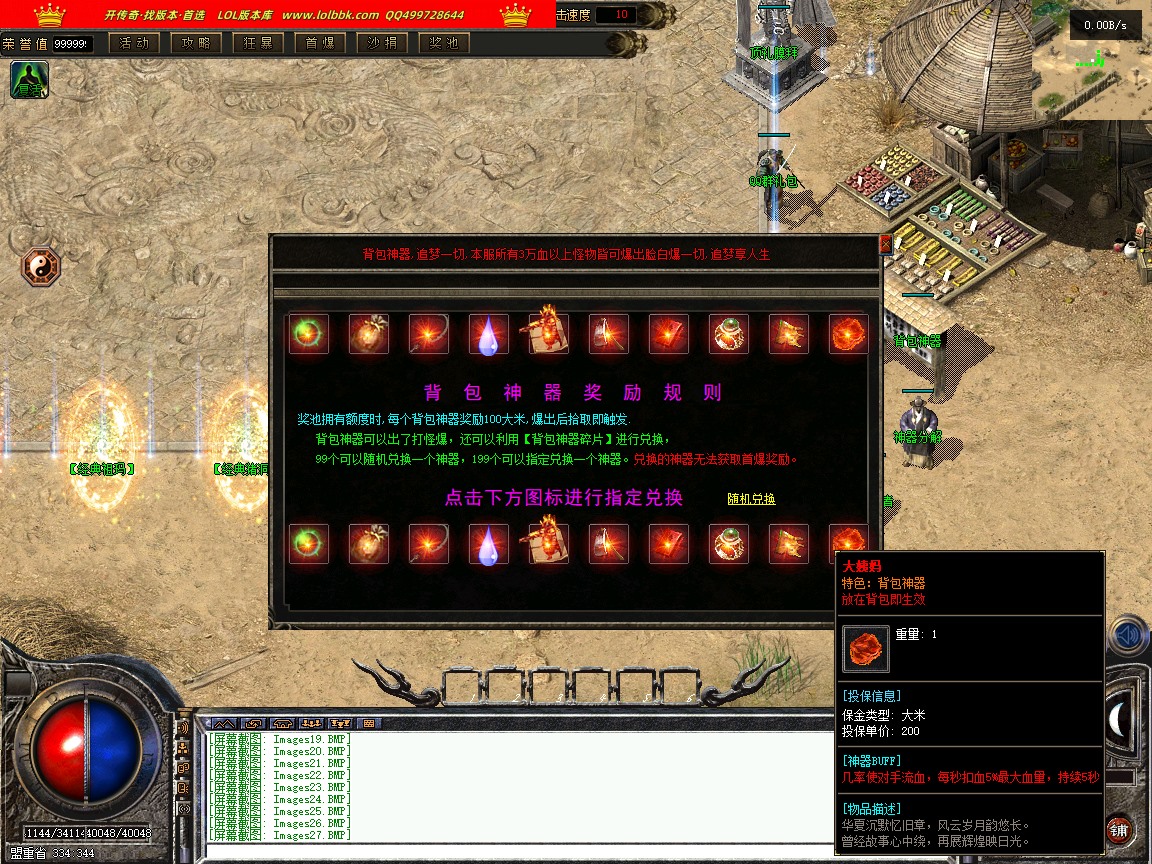The width and height of the screenshot is (1152, 864).
Task: Click the yin-yang octagon icon
Action: point(41,266)
